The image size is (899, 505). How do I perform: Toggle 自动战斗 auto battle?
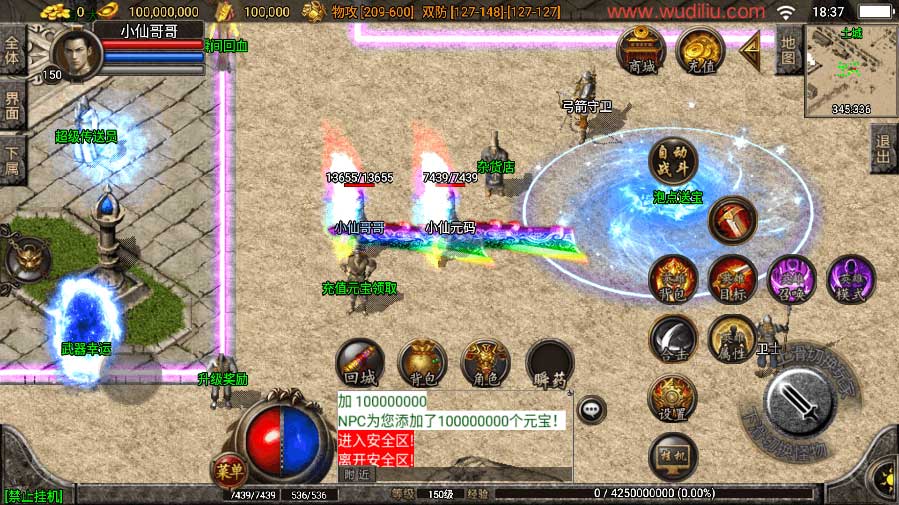click(x=672, y=162)
